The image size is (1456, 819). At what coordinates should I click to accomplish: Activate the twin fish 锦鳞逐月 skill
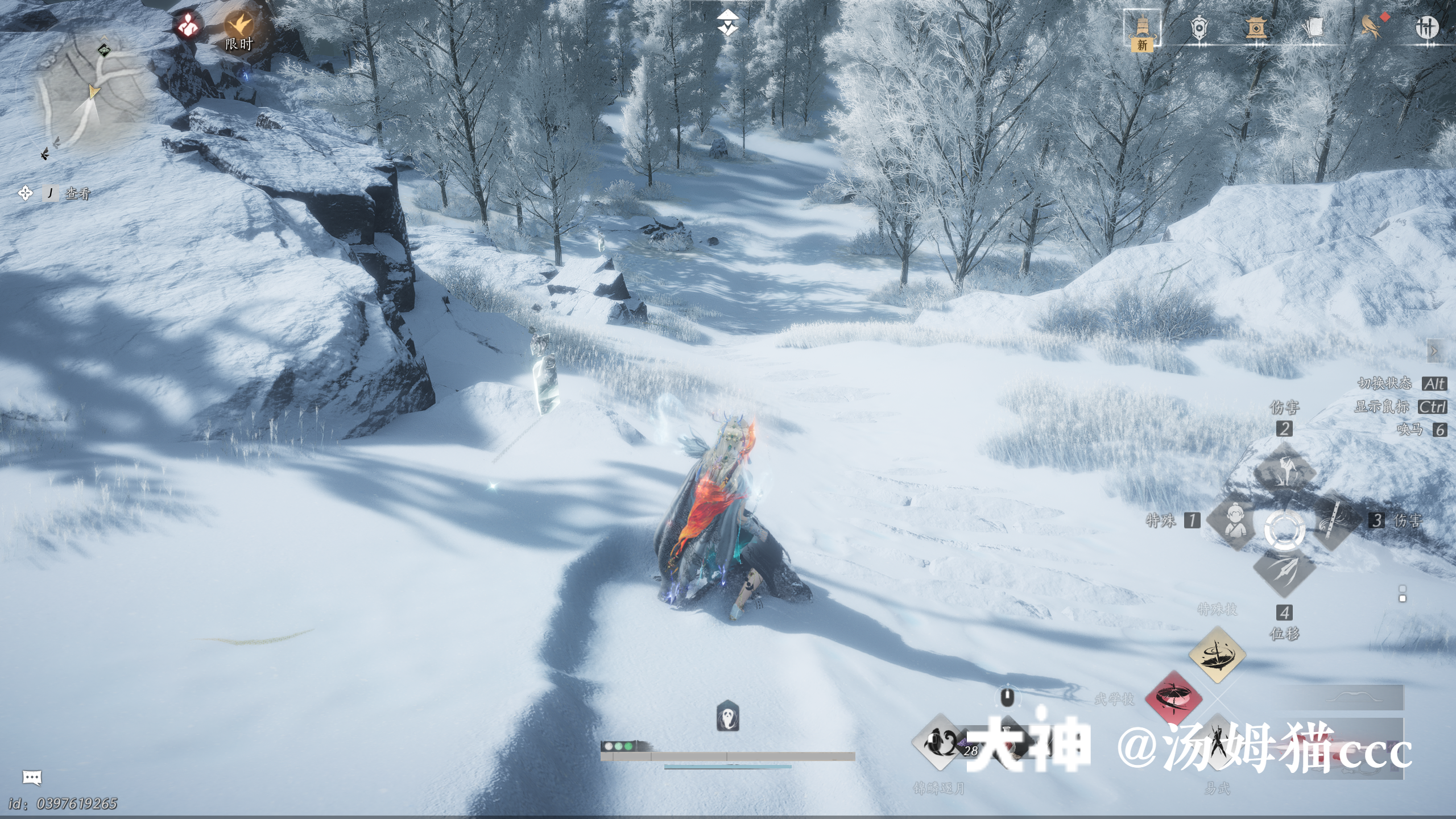coord(938,742)
